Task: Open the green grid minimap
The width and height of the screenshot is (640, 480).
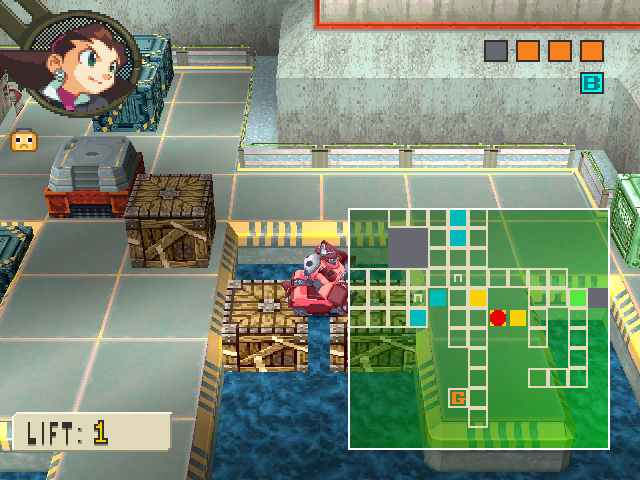Action: (478, 328)
